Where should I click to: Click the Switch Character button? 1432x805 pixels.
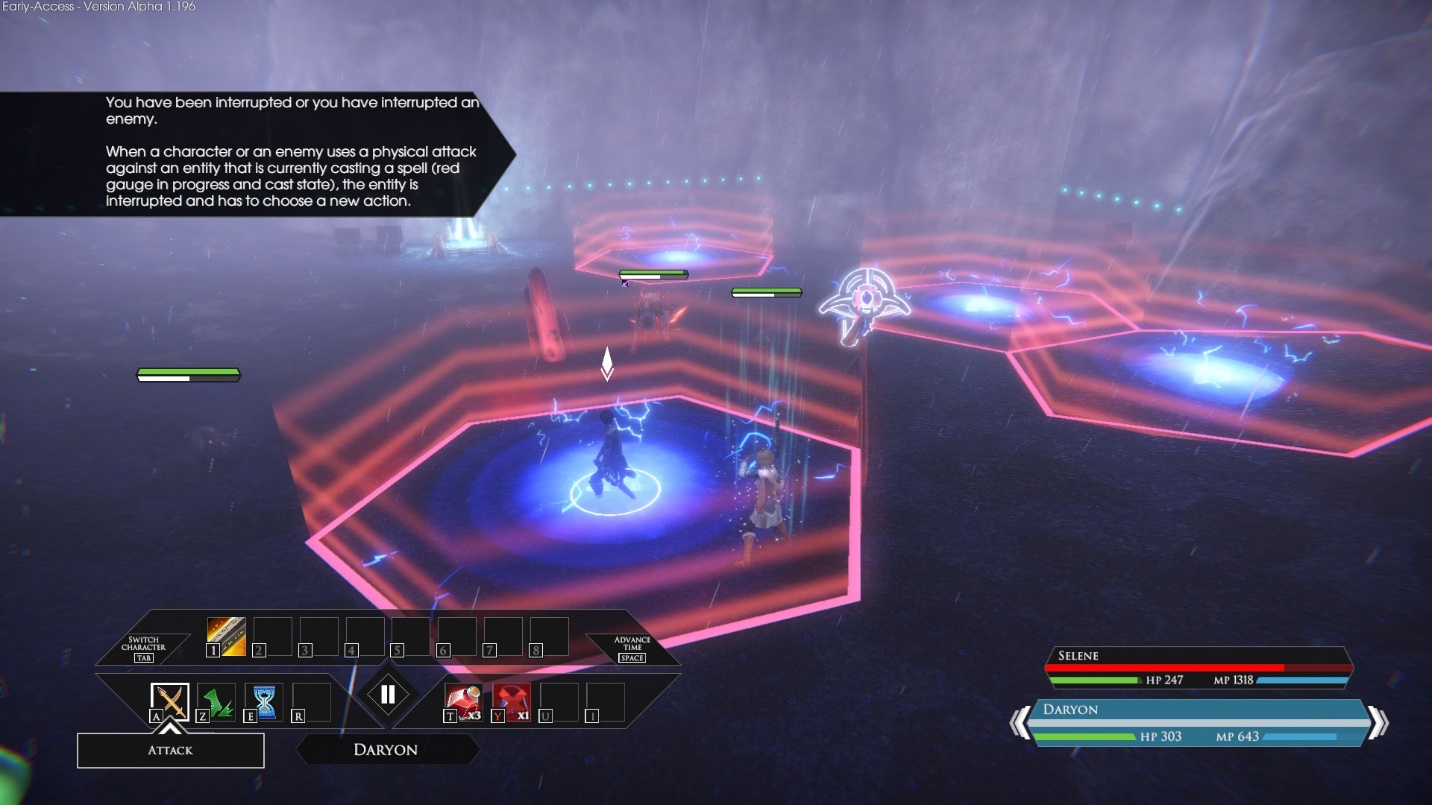tap(144, 647)
